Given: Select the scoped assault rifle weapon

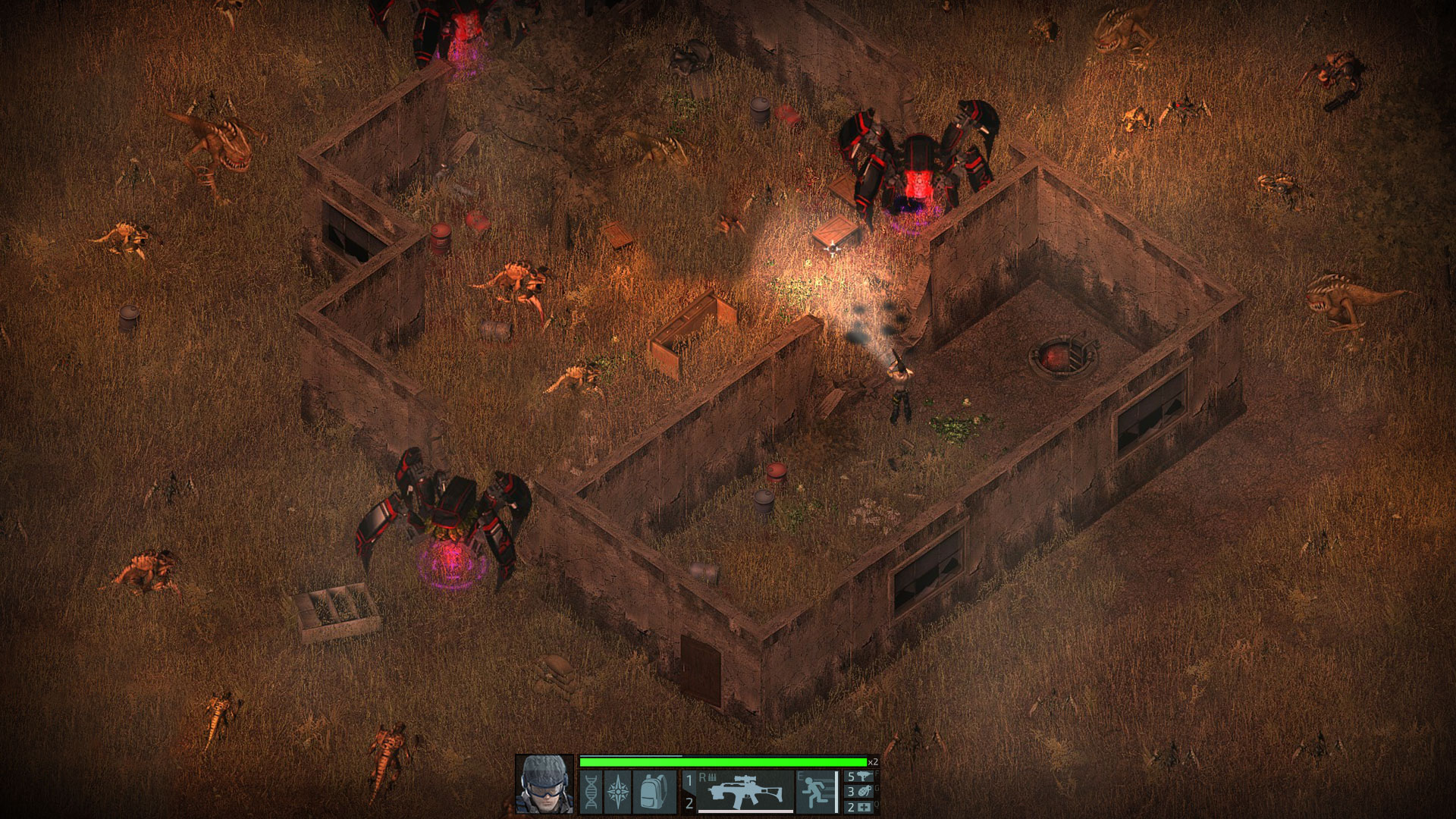Looking at the screenshot, I should tap(745, 791).
